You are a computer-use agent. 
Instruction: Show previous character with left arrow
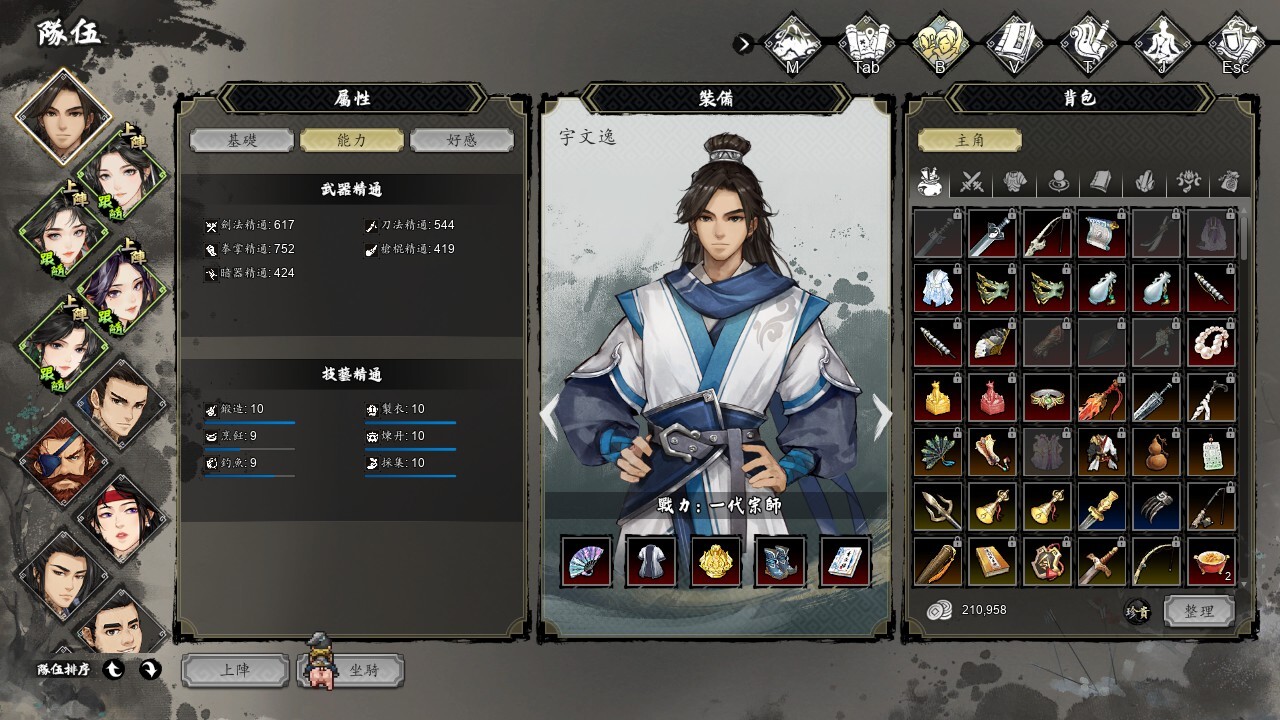(x=550, y=416)
